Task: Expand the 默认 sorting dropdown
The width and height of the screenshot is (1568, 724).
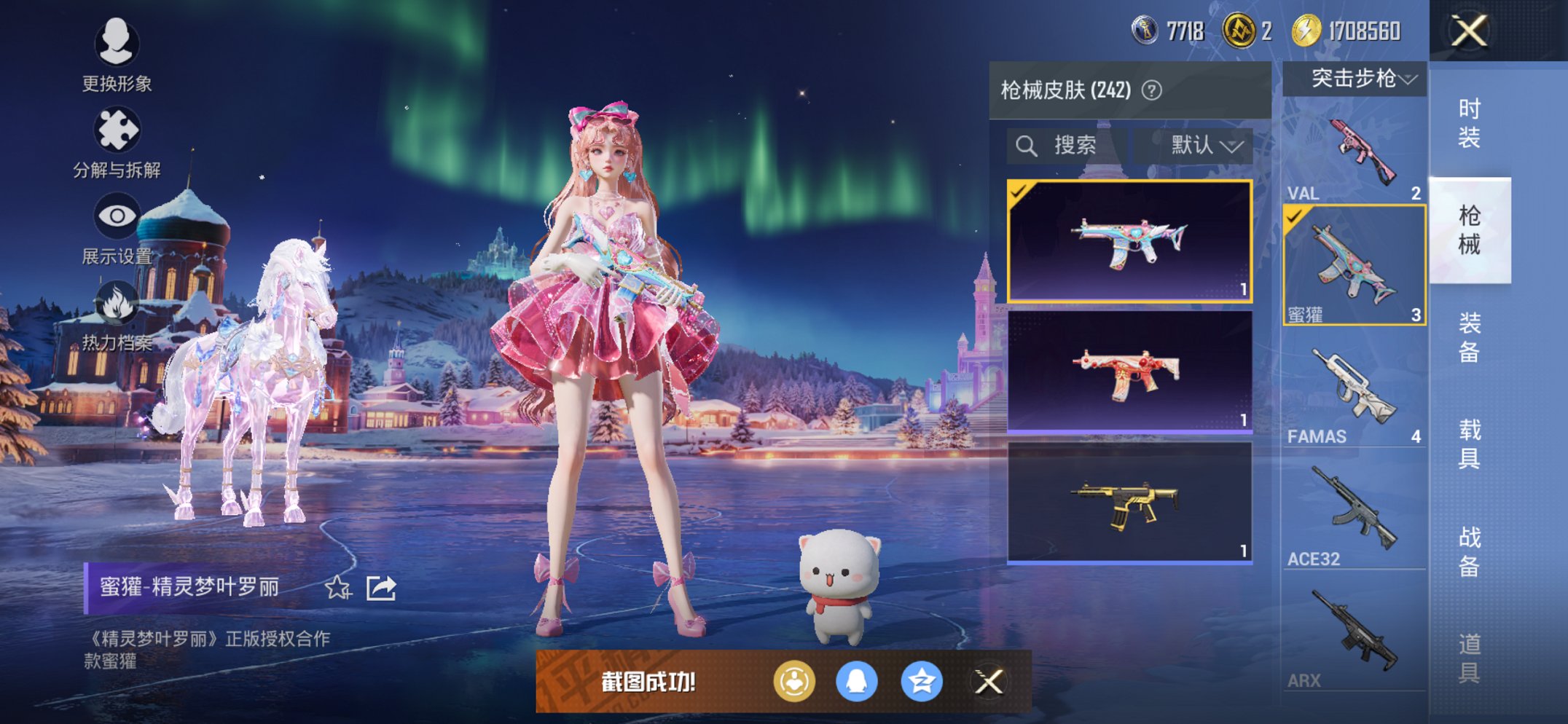Action: (x=1197, y=145)
